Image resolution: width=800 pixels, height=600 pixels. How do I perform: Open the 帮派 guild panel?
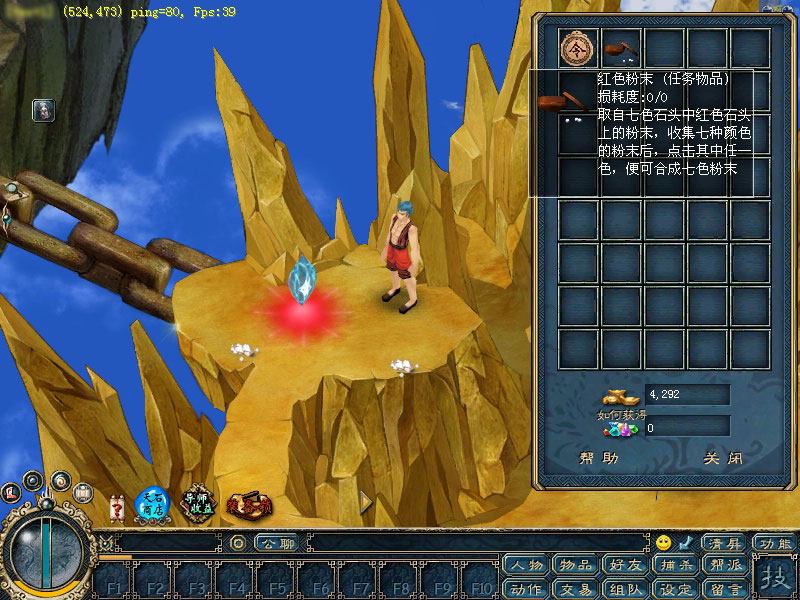coord(719,566)
